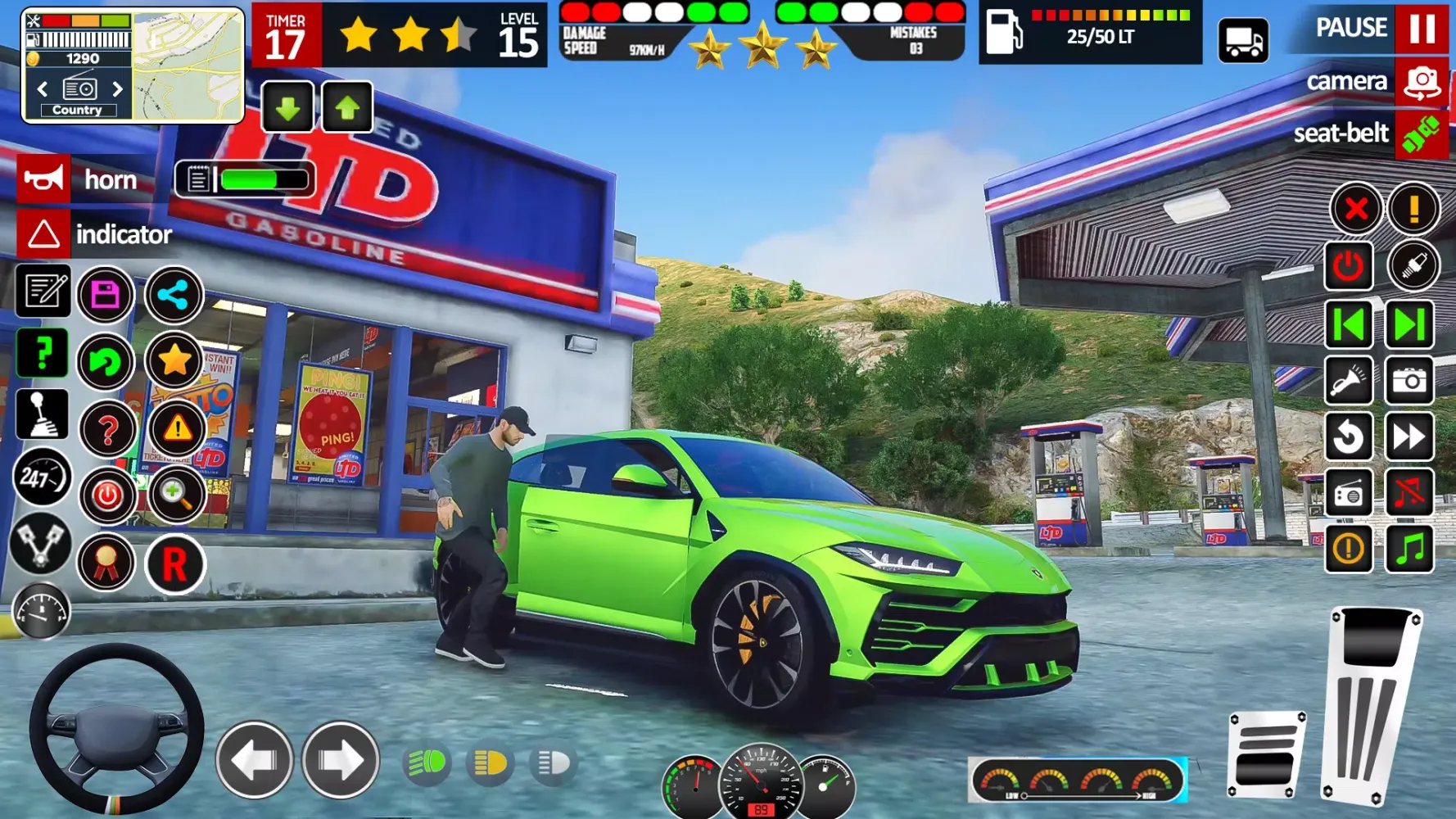Skip to the next track
This screenshot has width=1456, height=819.
click(1409, 324)
